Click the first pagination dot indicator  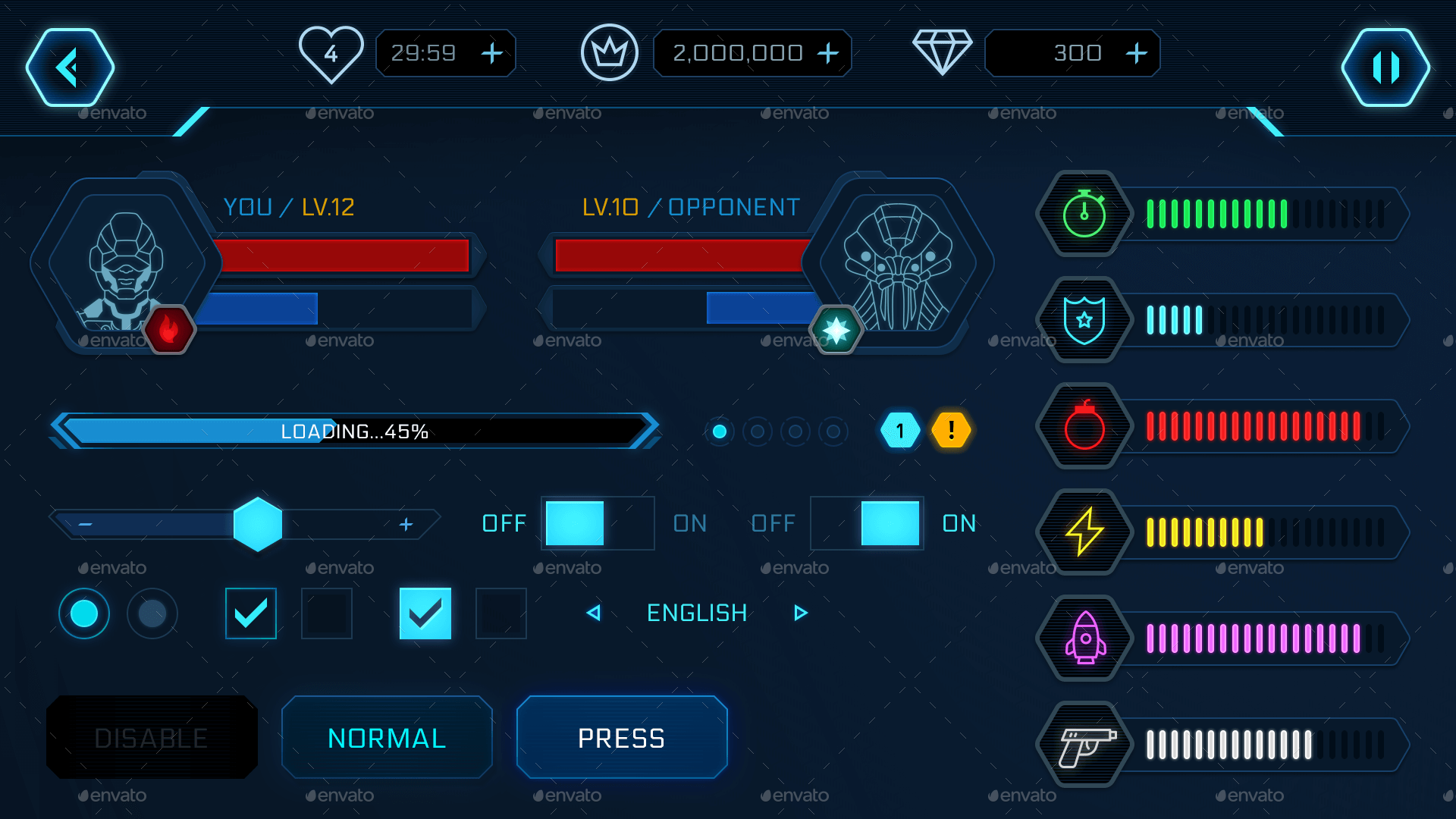(x=720, y=431)
